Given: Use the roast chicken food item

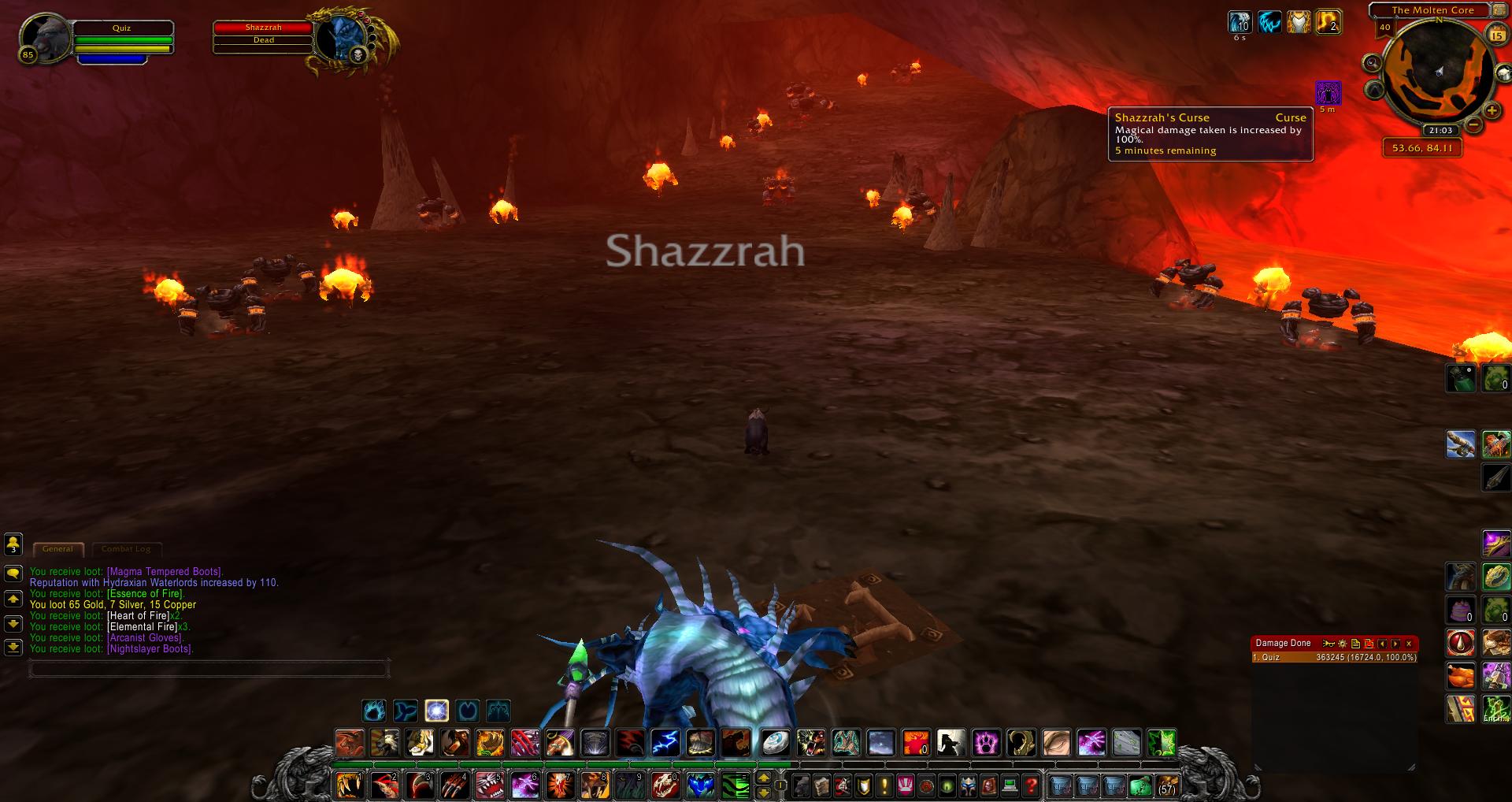Looking at the screenshot, I should 1461,676.
